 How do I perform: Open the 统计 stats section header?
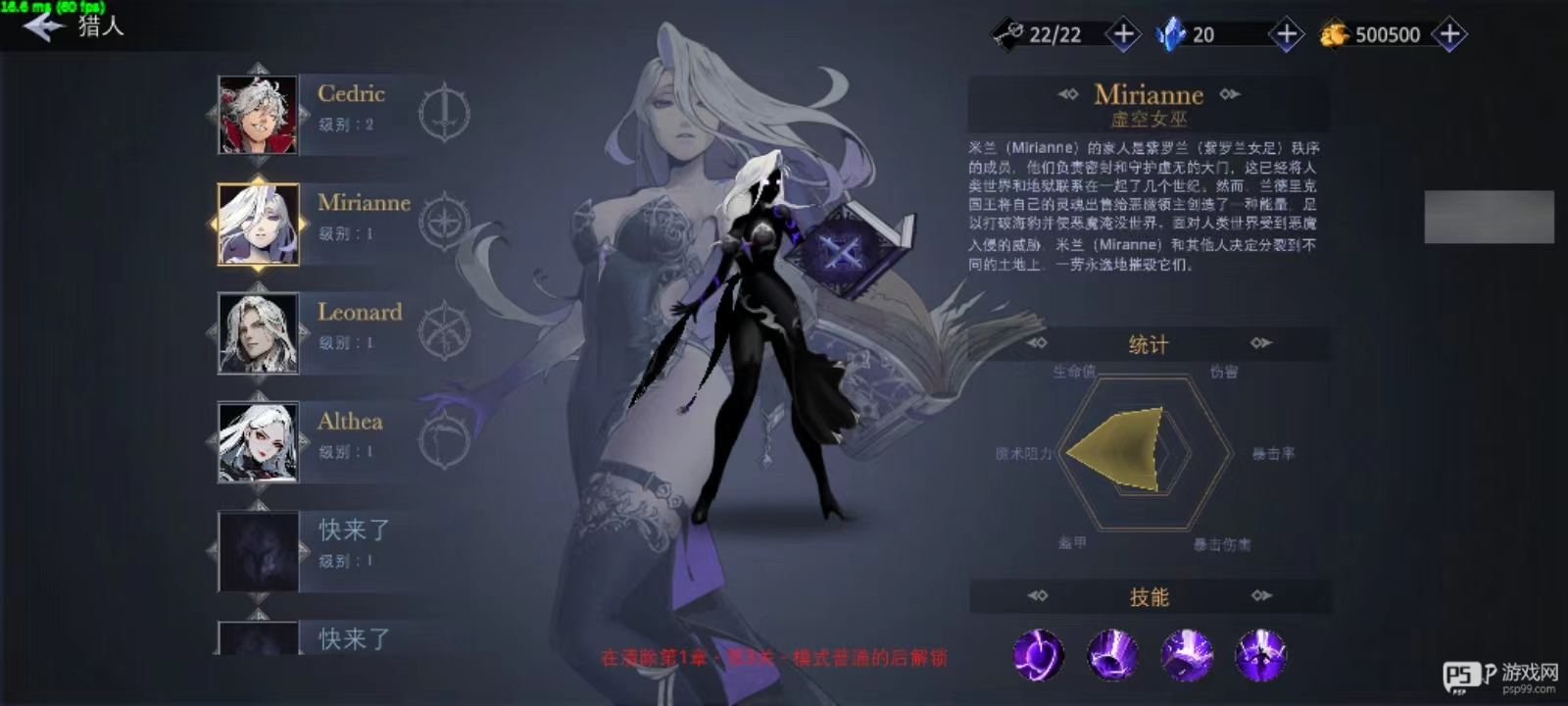pos(1148,344)
